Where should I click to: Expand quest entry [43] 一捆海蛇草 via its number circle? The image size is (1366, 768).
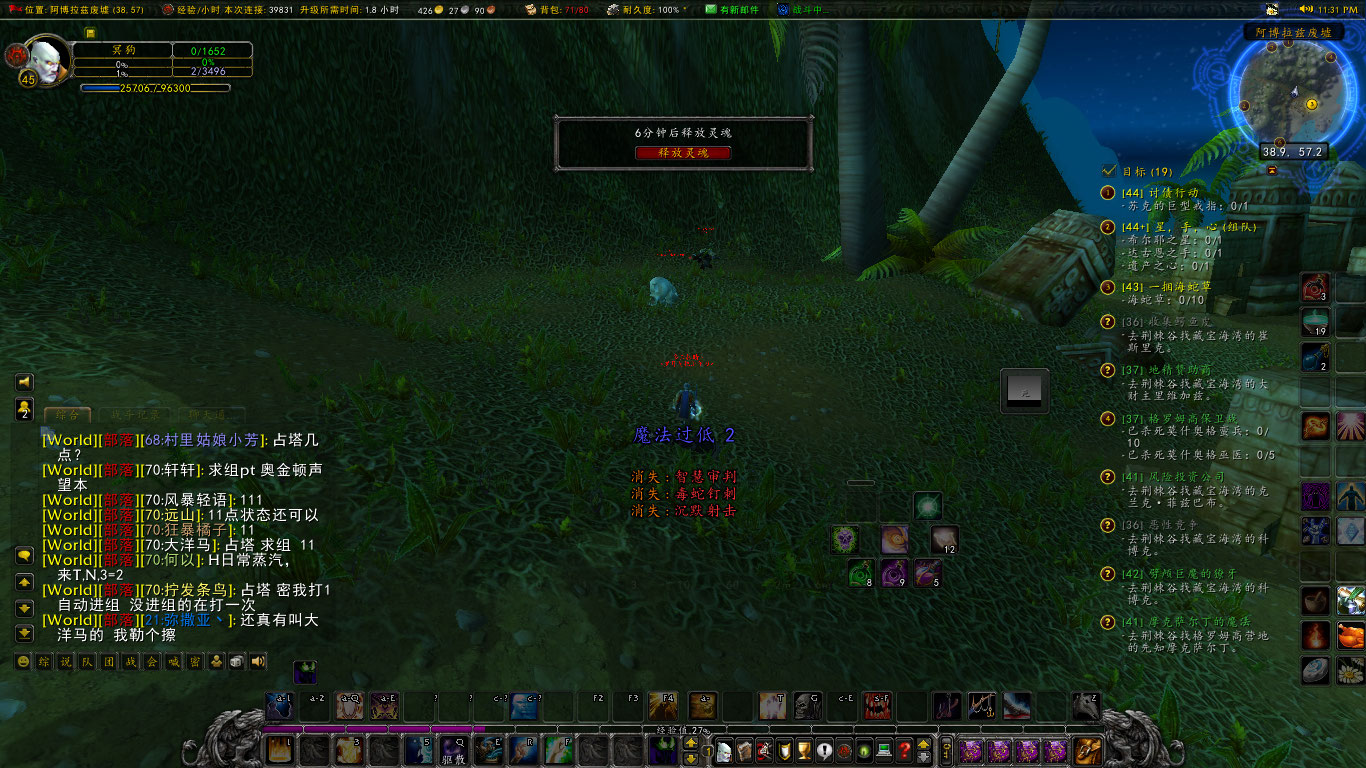coord(1106,289)
